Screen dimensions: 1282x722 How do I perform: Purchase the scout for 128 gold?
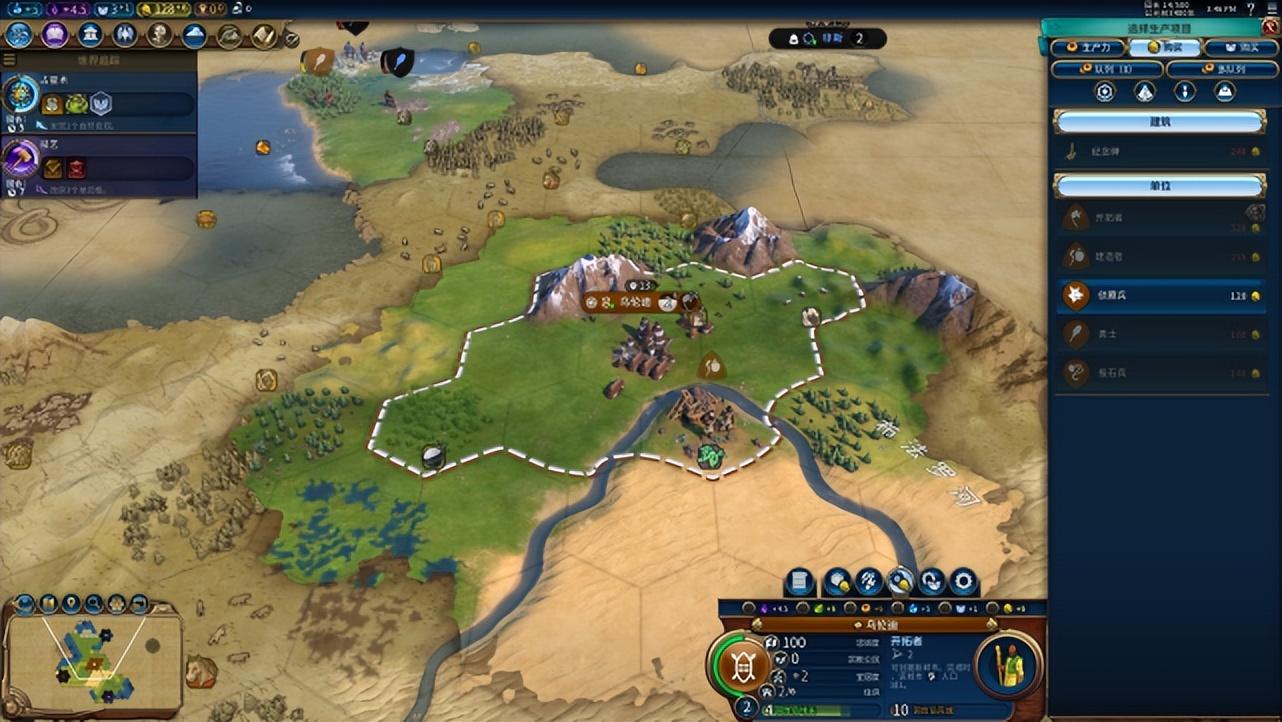click(1160, 296)
